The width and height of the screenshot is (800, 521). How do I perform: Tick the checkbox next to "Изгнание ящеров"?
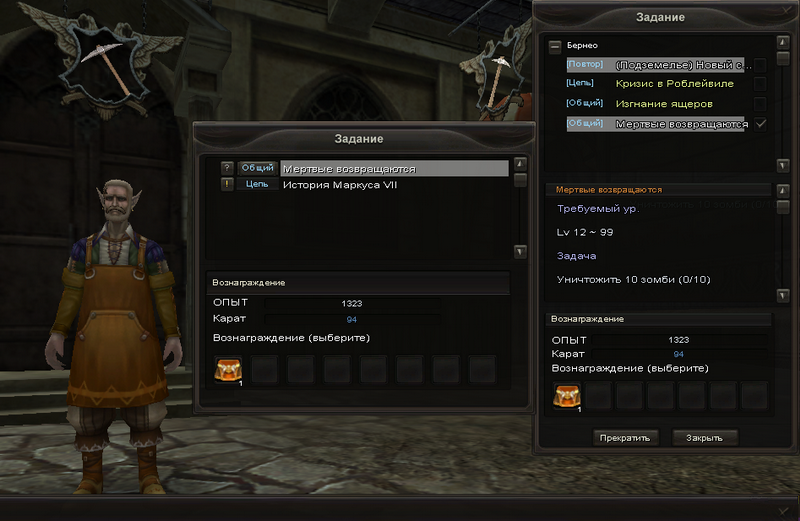(x=761, y=104)
